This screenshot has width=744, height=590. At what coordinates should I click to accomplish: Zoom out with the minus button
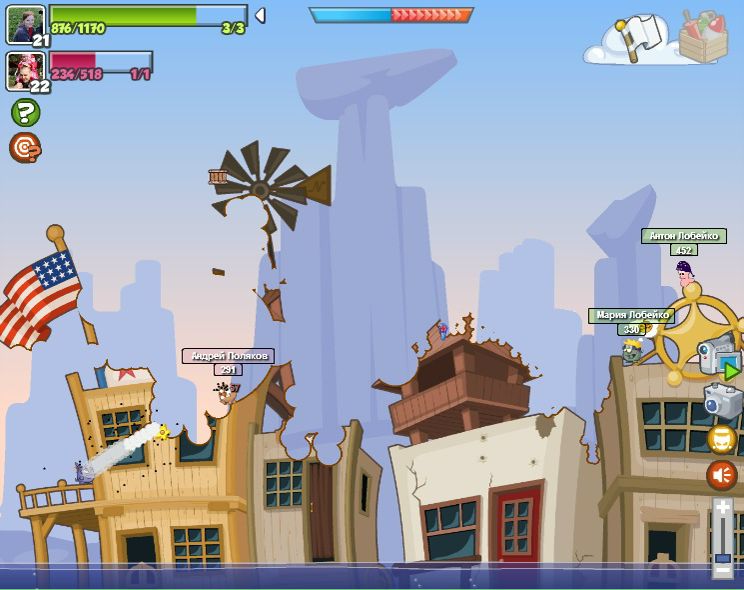coord(722,570)
